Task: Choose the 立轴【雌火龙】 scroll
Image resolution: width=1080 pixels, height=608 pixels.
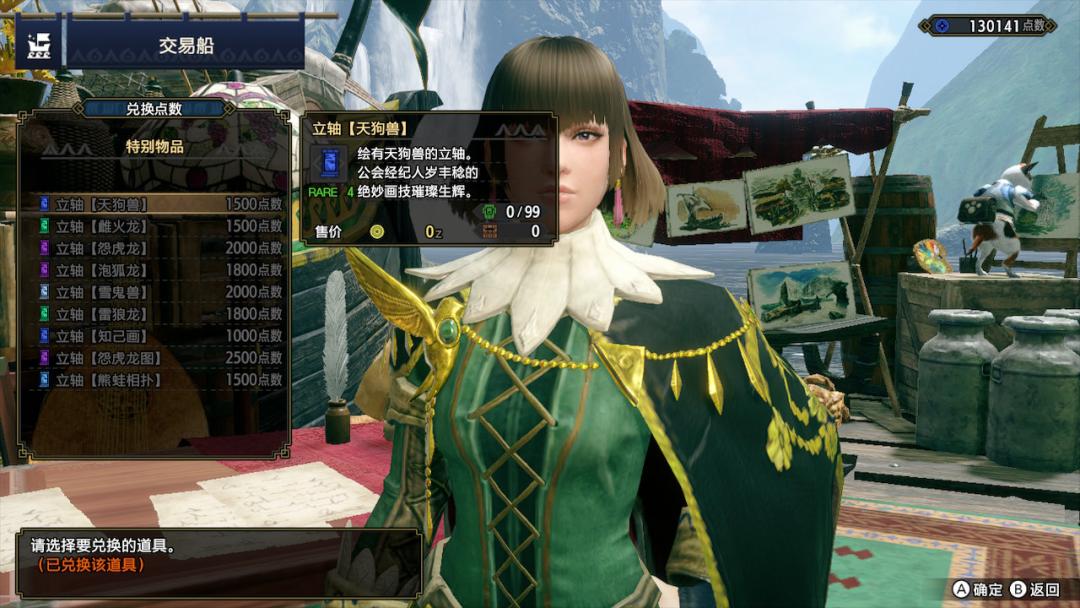Action: point(160,226)
